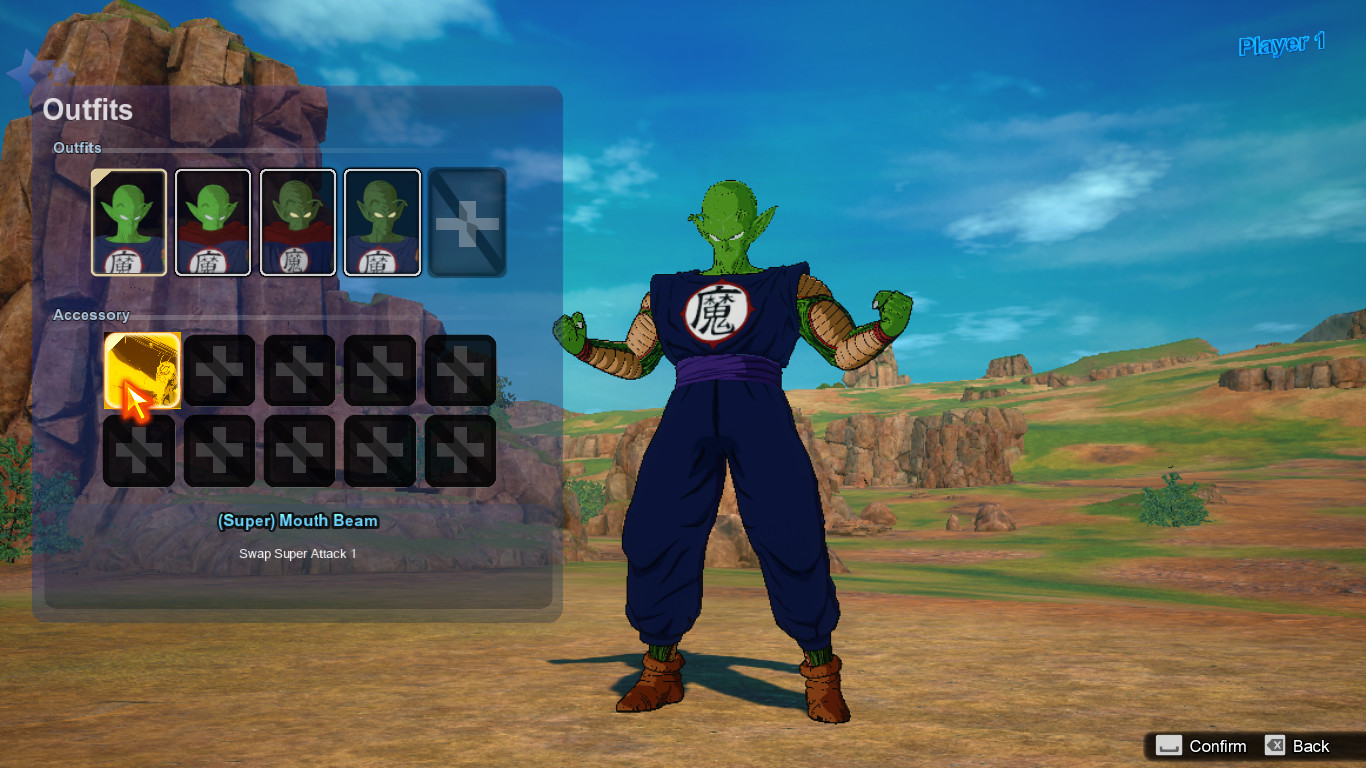The width and height of the screenshot is (1366, 768).
Task: Click the last empty accessory slot in top row
Action: coord(460,370)
